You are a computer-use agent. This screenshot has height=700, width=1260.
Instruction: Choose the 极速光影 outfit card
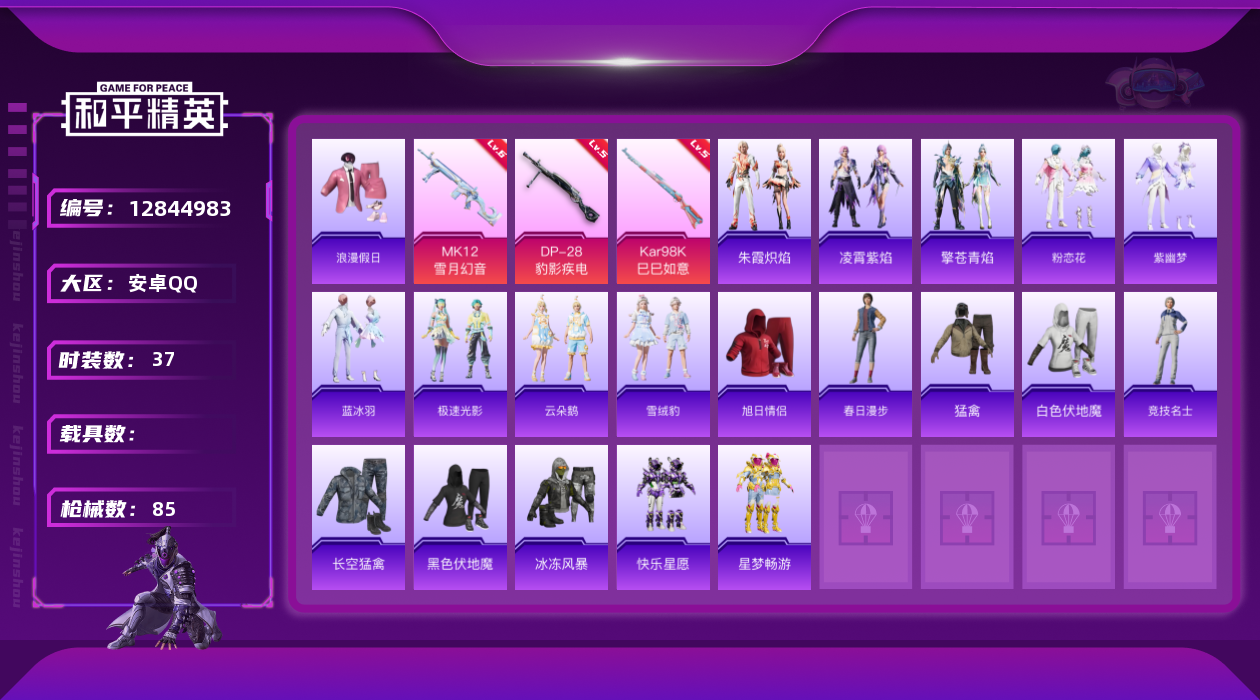point(460,364)
